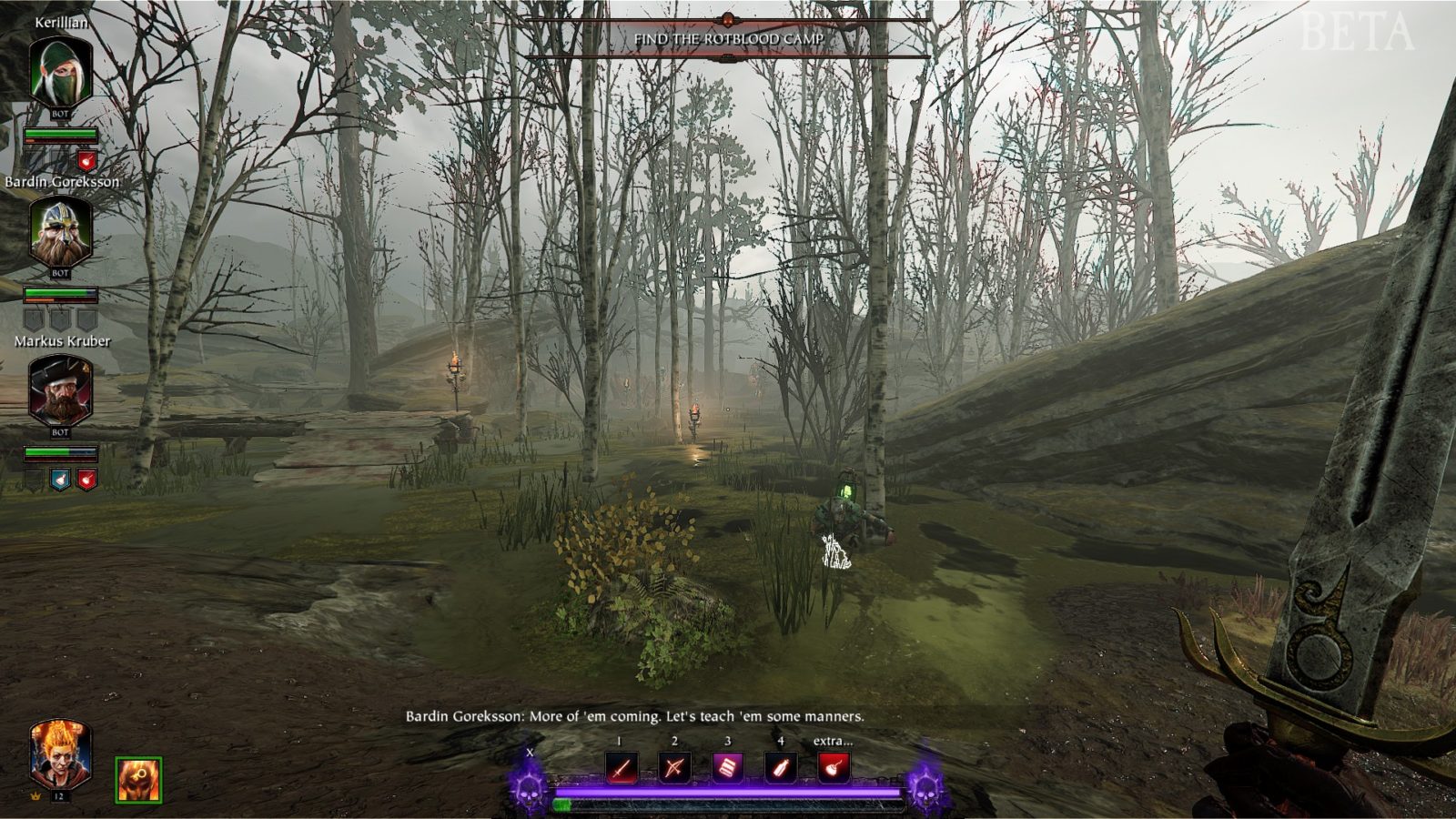Click Markus Kruber's blue healing draught icon
Viewport: 1456px width, 819px height.
point(59,478)
